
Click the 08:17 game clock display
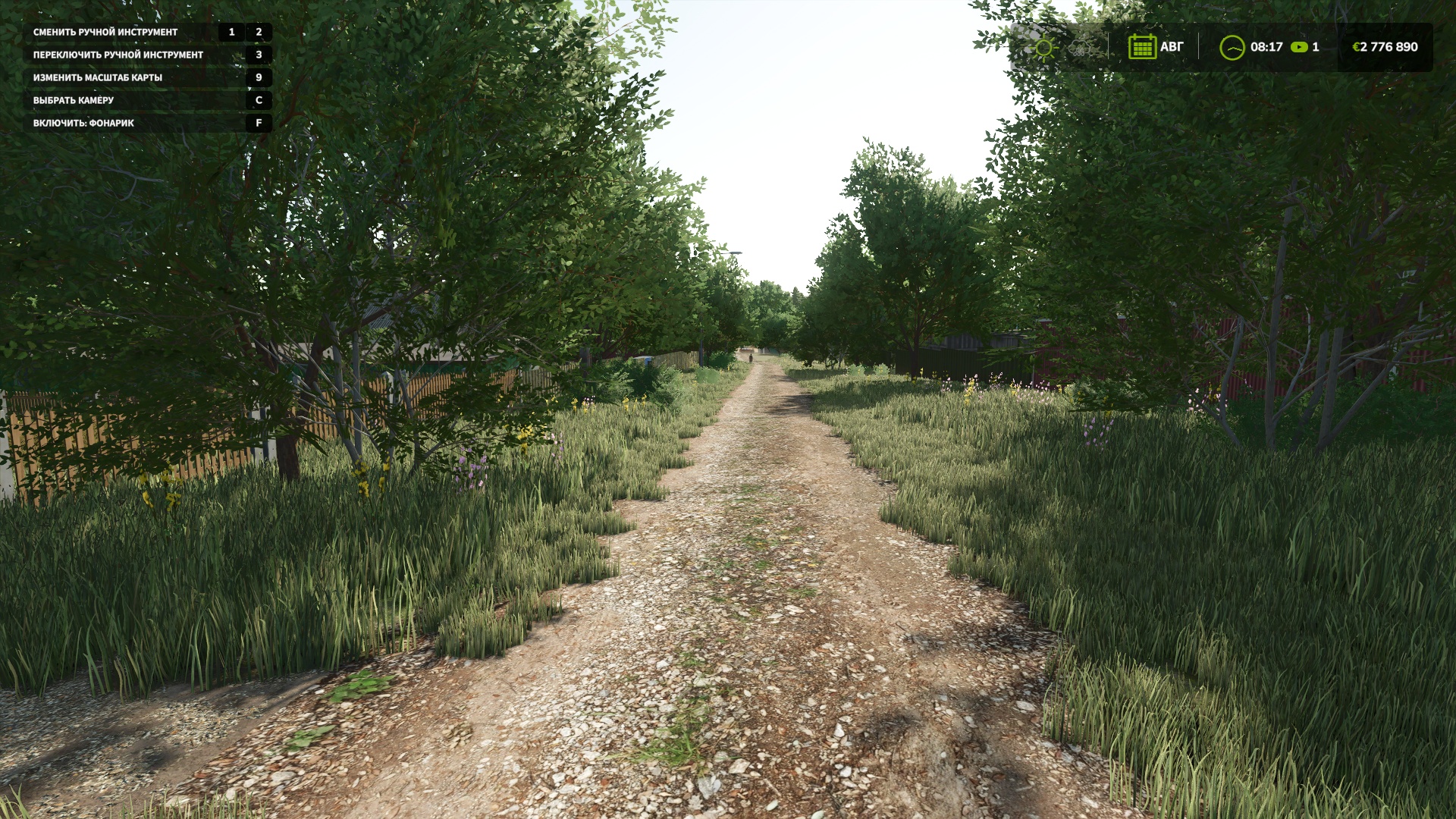pos(1266,47)
